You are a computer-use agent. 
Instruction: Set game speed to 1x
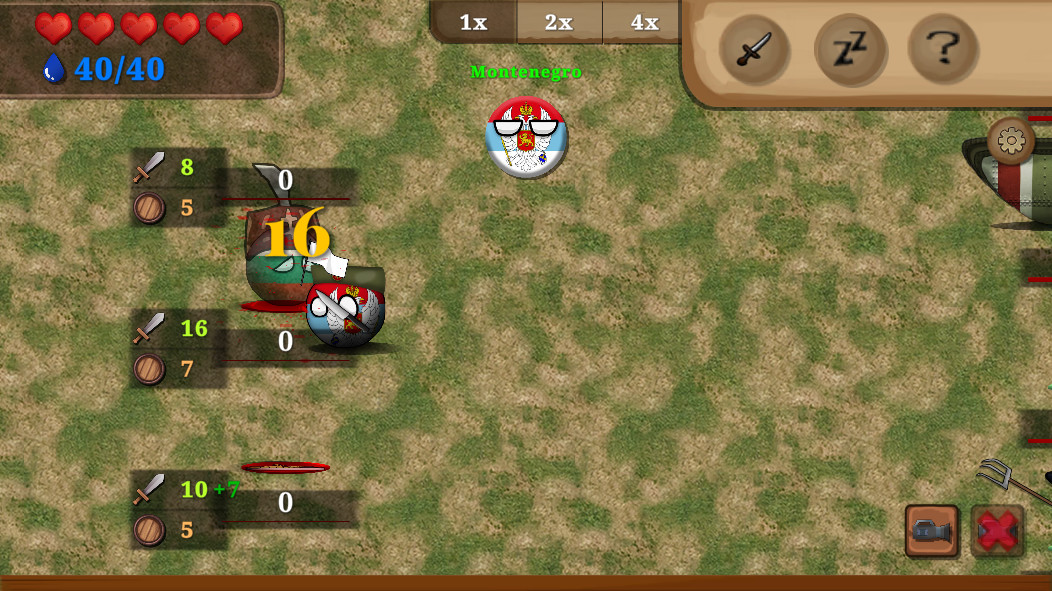(x=473, y=22)
